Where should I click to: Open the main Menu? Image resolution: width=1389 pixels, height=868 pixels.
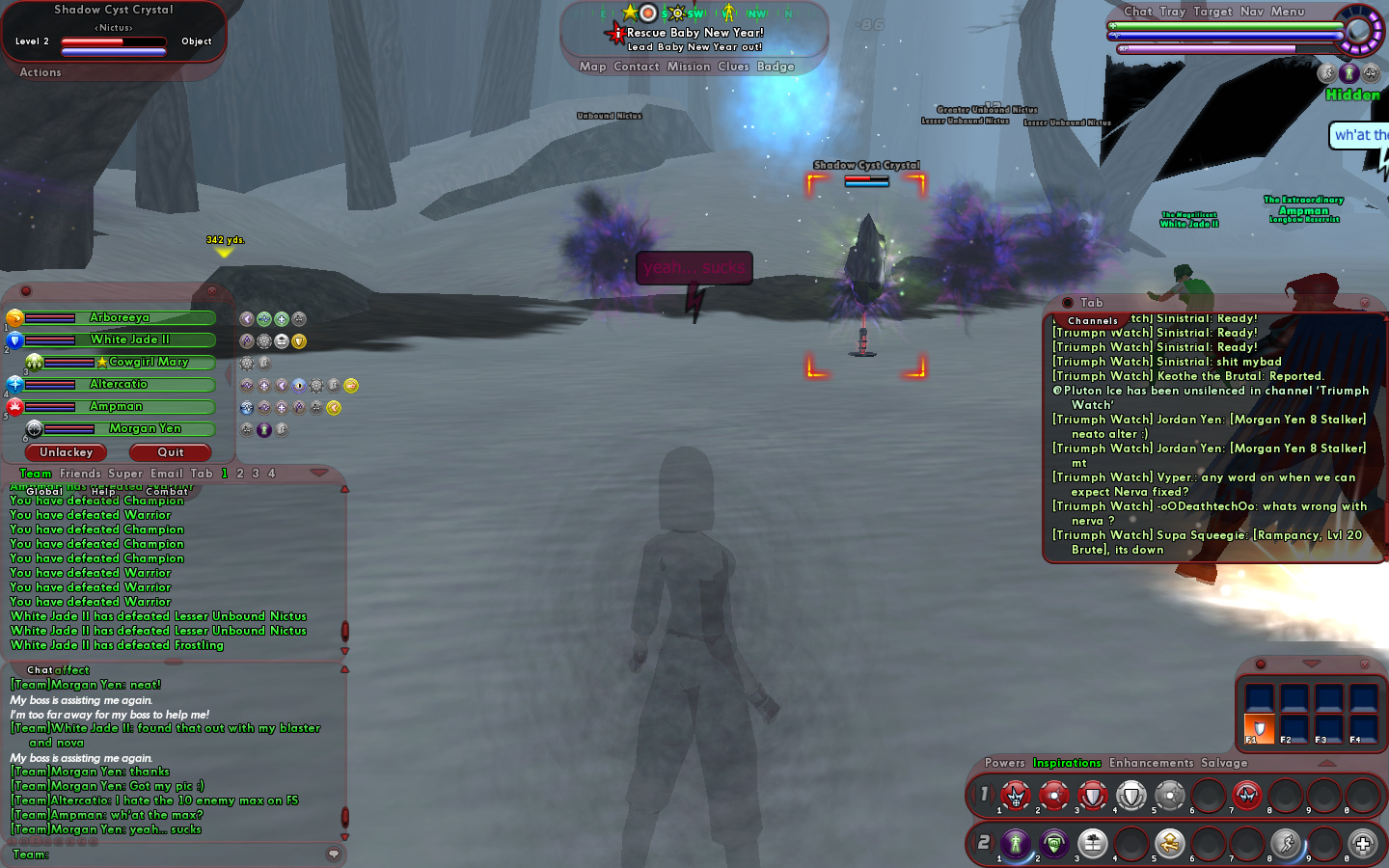(1288, 12)
